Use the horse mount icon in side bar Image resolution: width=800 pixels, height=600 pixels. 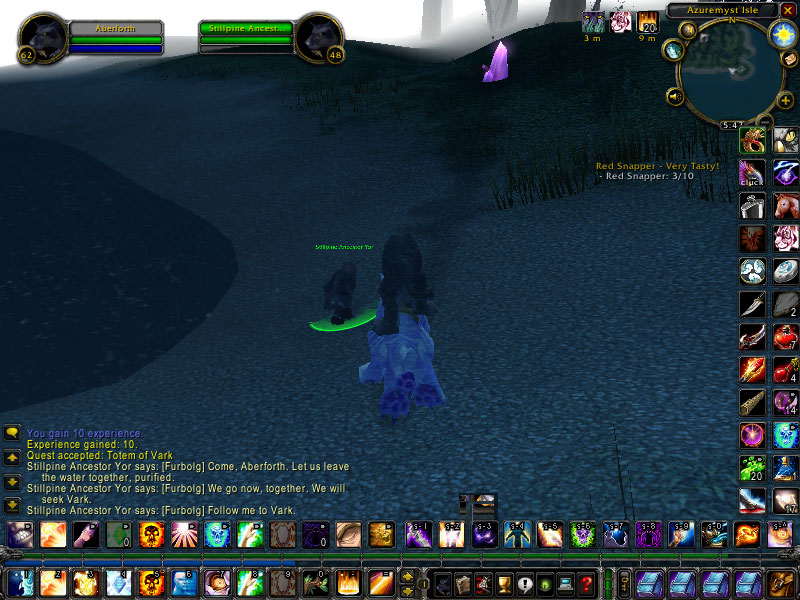point(786,206)
